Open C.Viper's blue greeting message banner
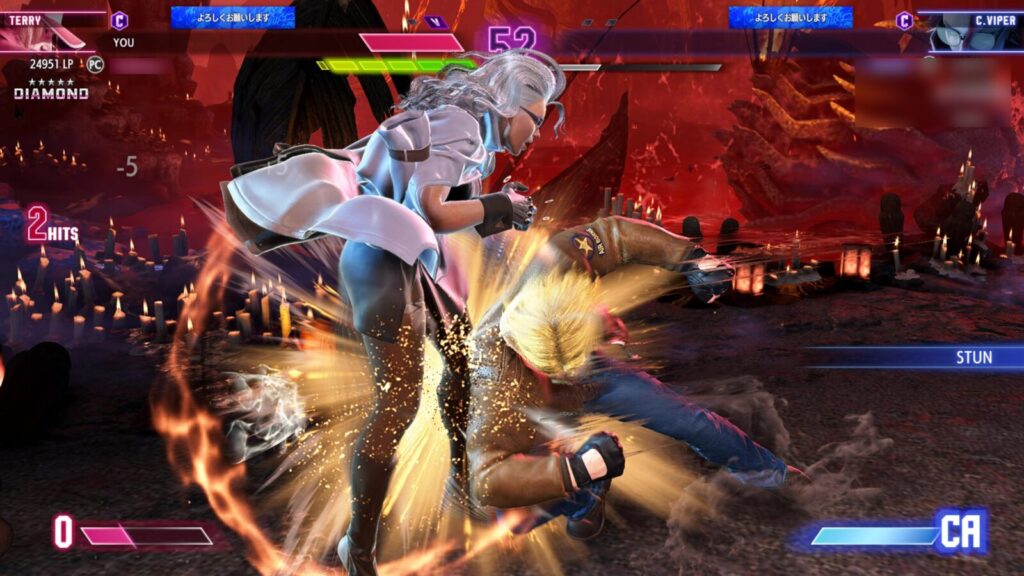 click(790, 17)
